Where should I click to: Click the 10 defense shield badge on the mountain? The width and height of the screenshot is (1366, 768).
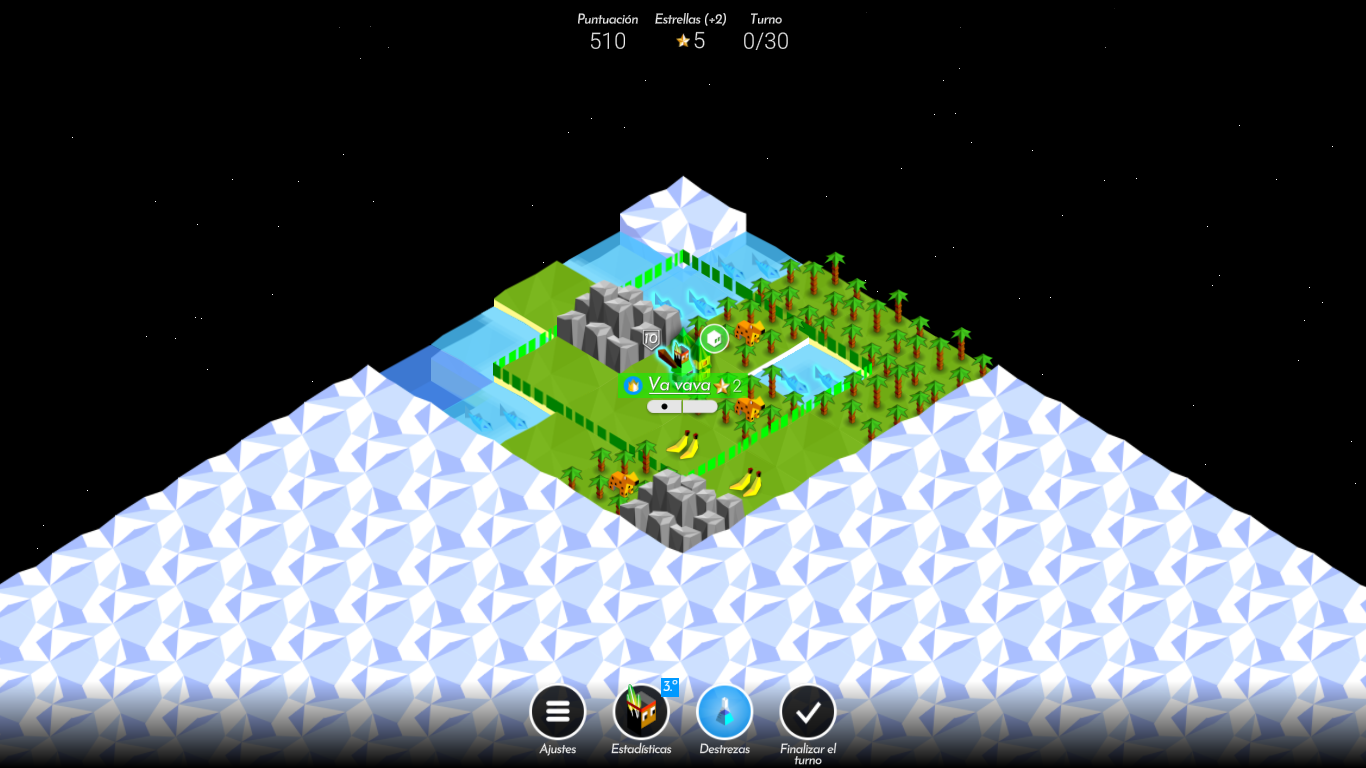pos(650,337)
